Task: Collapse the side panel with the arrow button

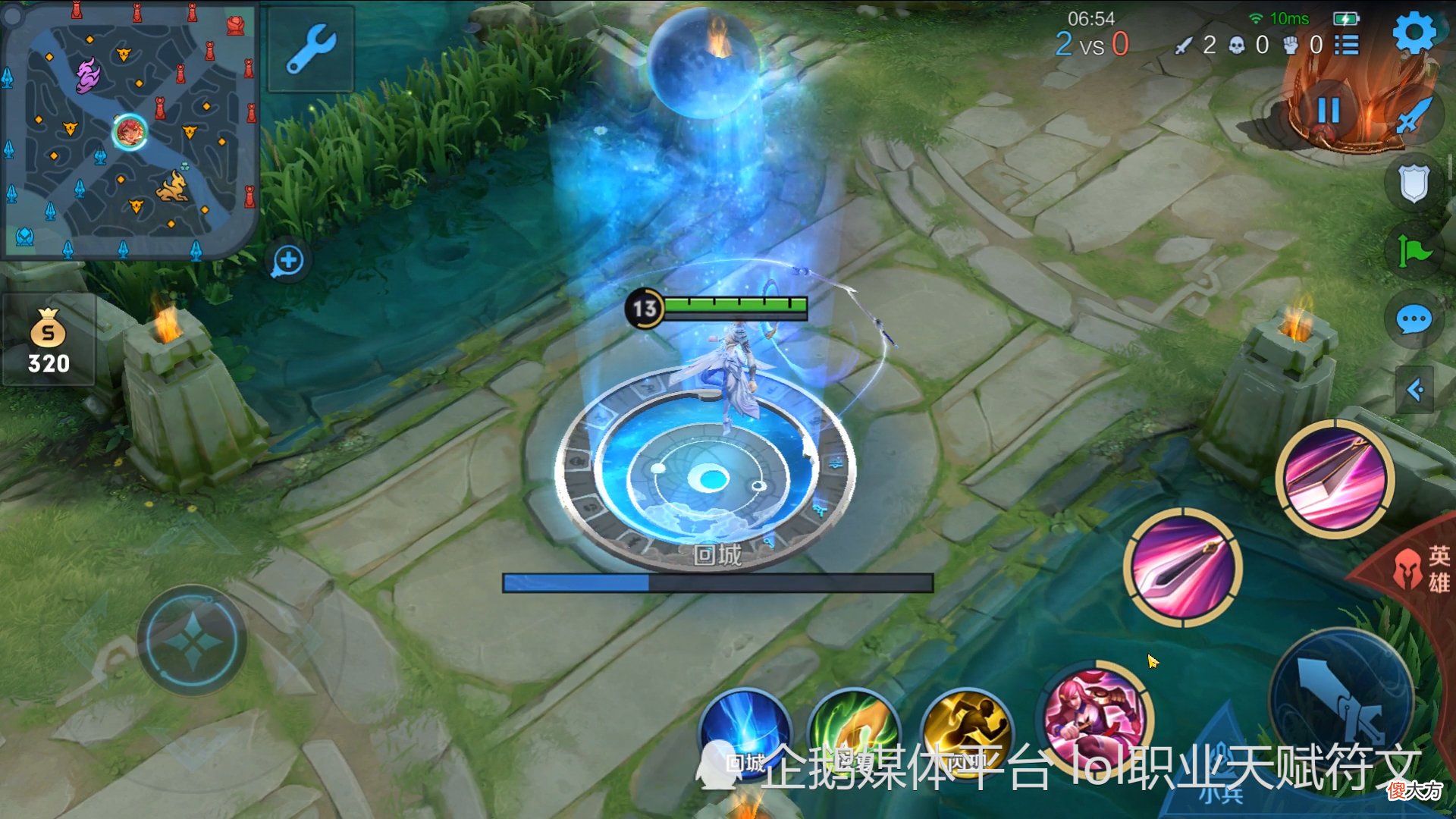Action: coord(1415,390)
